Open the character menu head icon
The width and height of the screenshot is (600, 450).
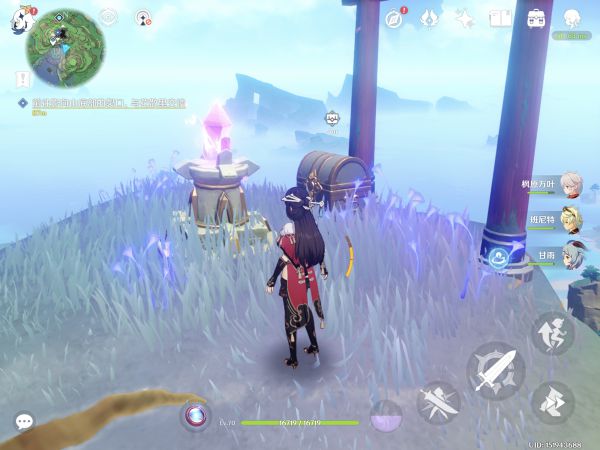click(x=572, y=19)
